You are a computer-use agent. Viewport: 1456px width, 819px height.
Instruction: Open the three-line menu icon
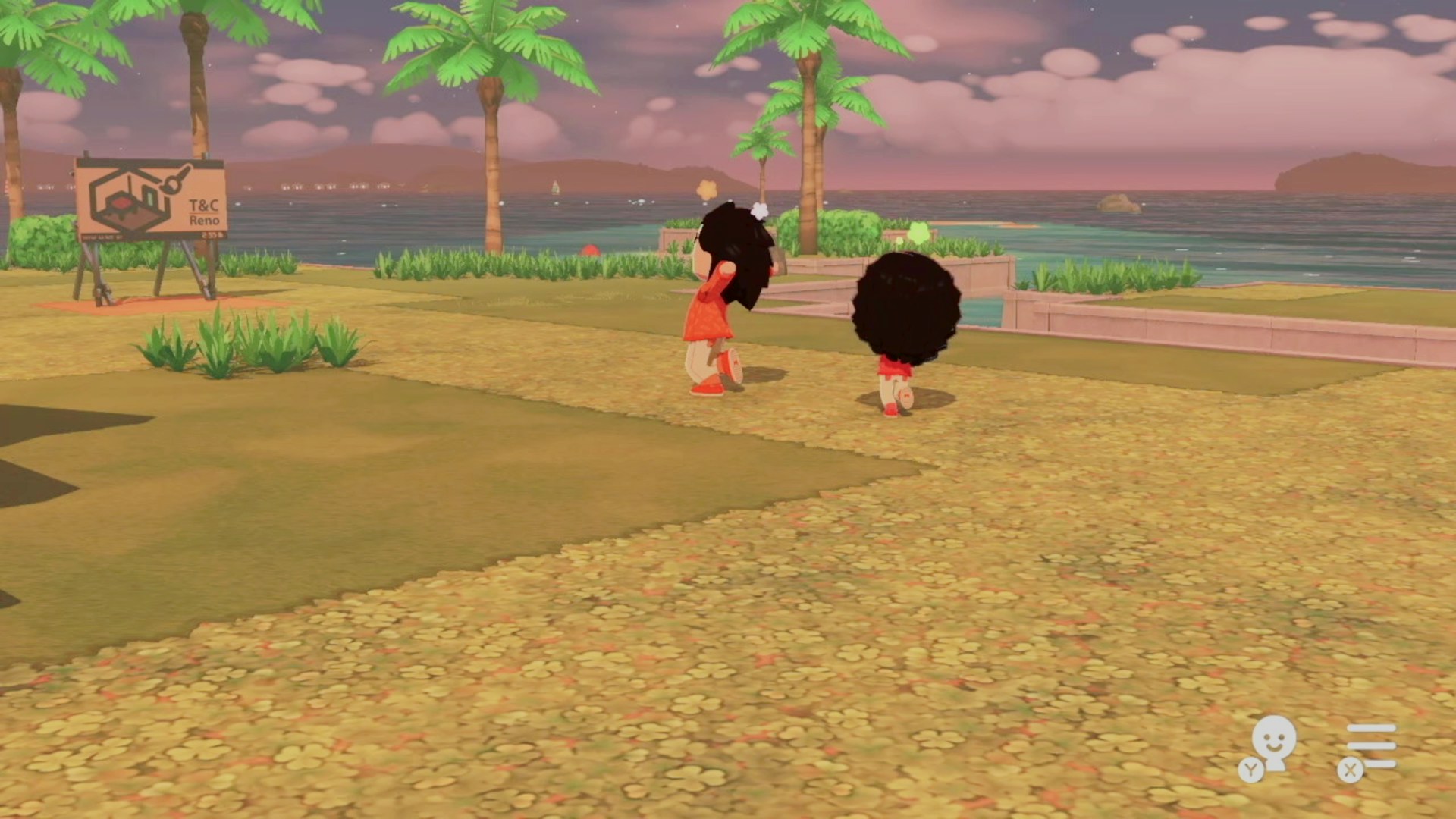[x=1370, y=746]
